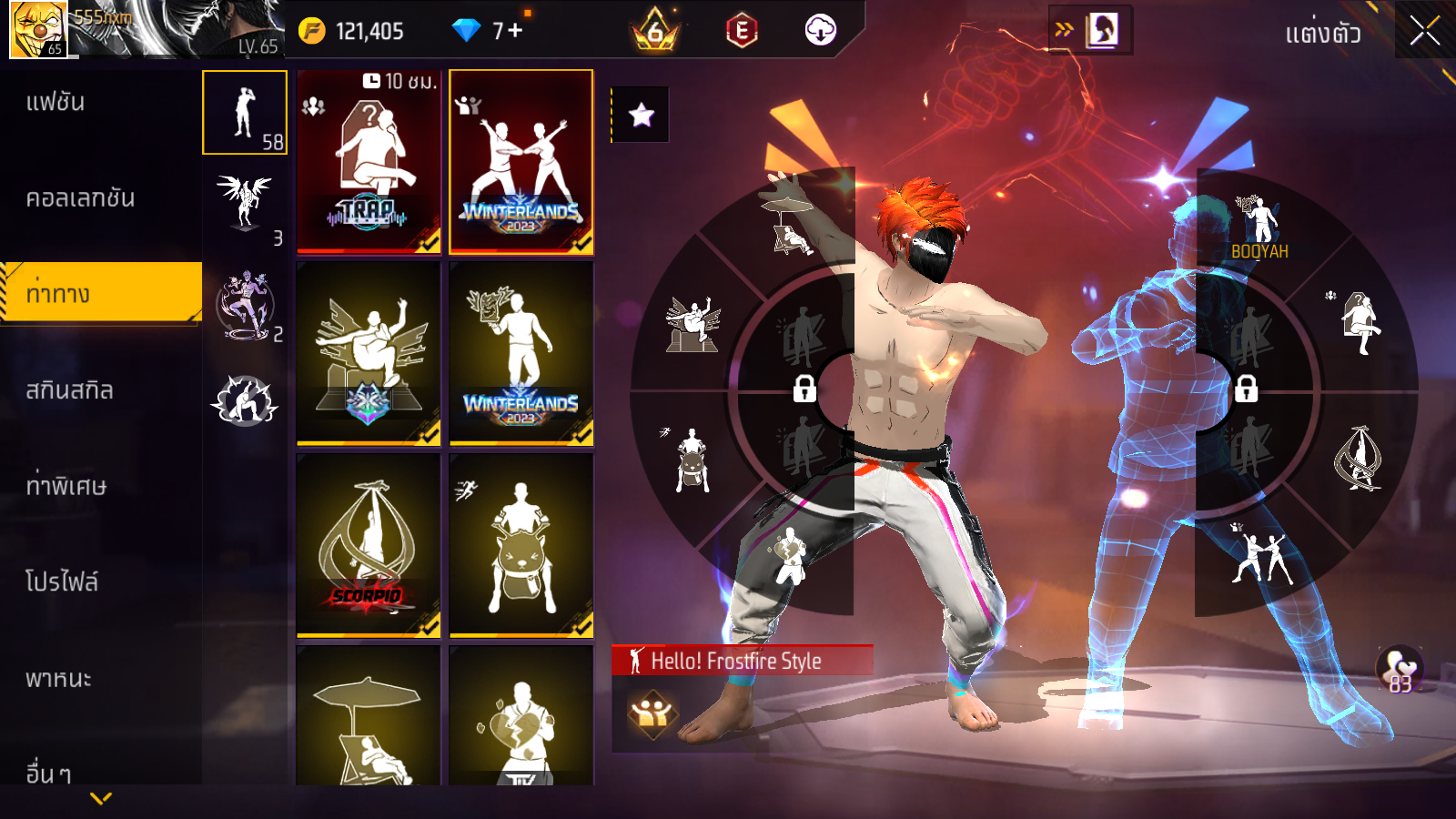Screen dimensions: 1456x819
Task: Open the แฟชั่น (Fashion) menu
Action: tap(56, 102)
